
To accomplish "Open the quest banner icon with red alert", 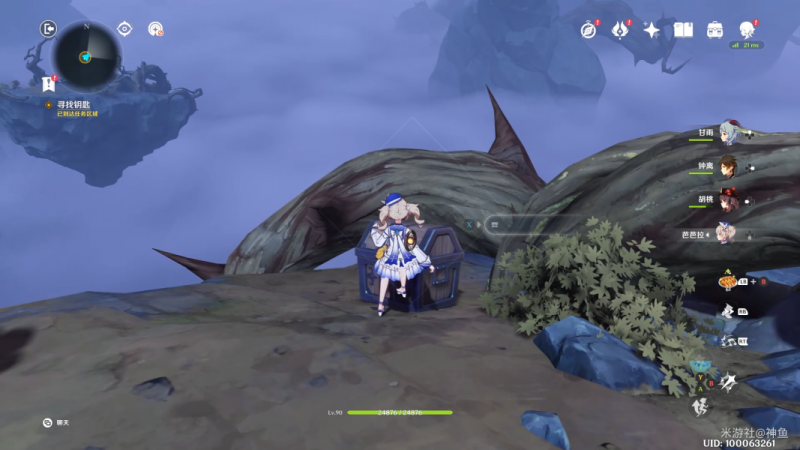I will pyautogui.click(x=48, y=84).
